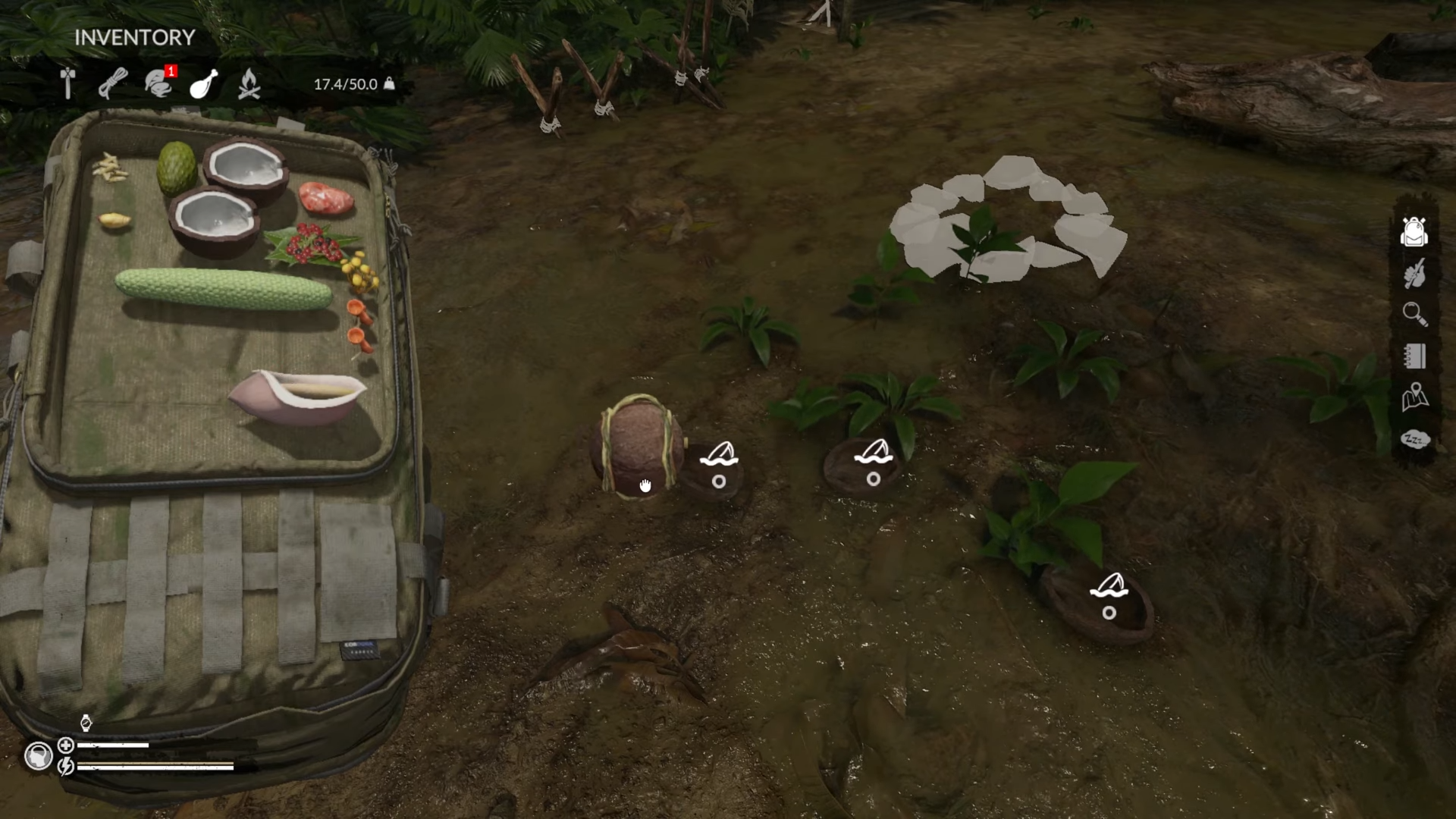Pick the raw meat chunk in backpack
Viewport: 1456px width, 819px height.
pyautogui.click(x=326, y=199)
